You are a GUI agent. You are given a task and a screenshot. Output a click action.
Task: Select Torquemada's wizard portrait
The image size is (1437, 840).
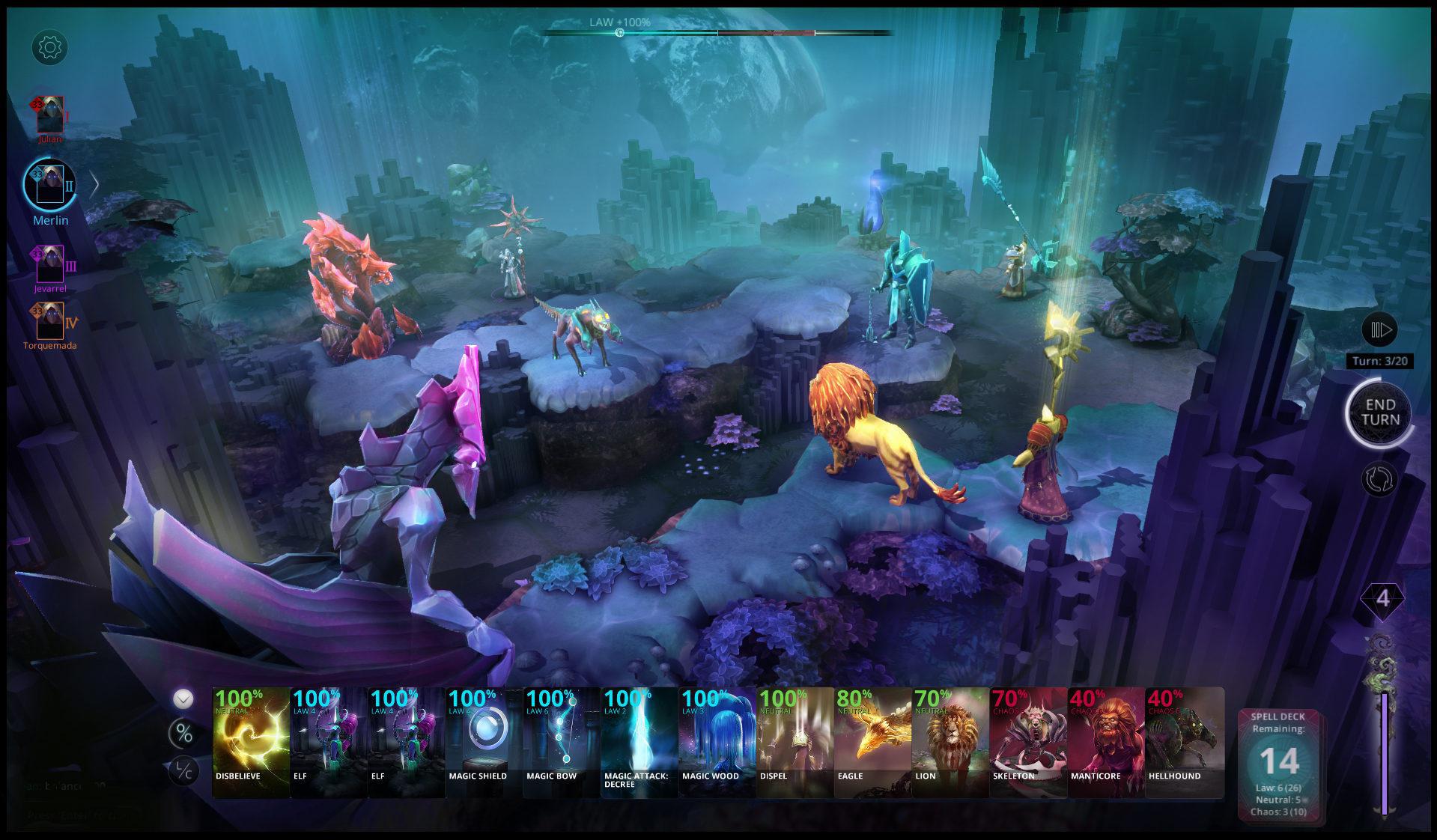[x=51, y=320]
